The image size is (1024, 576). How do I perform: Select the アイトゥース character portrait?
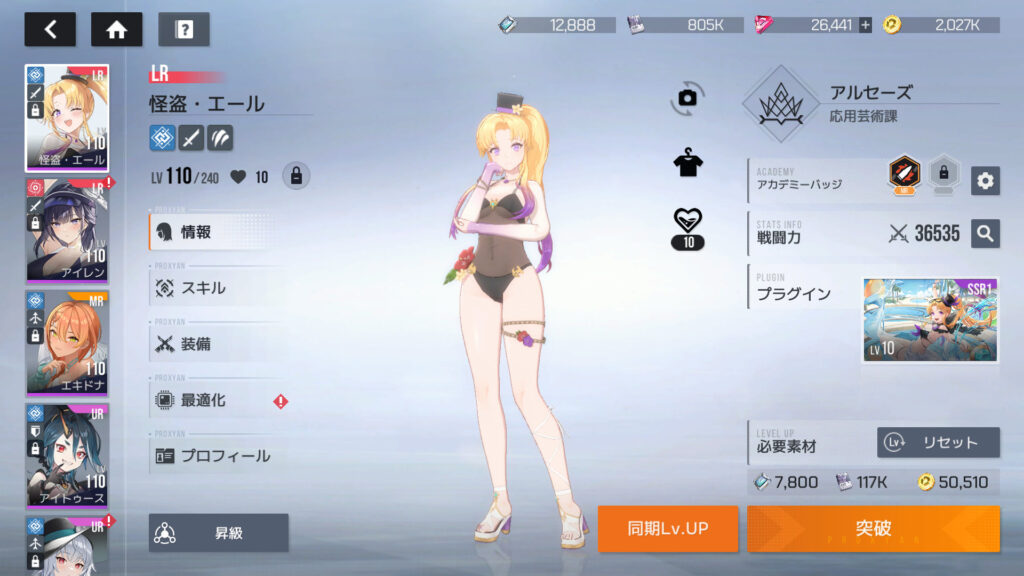(x=67, y=456)
